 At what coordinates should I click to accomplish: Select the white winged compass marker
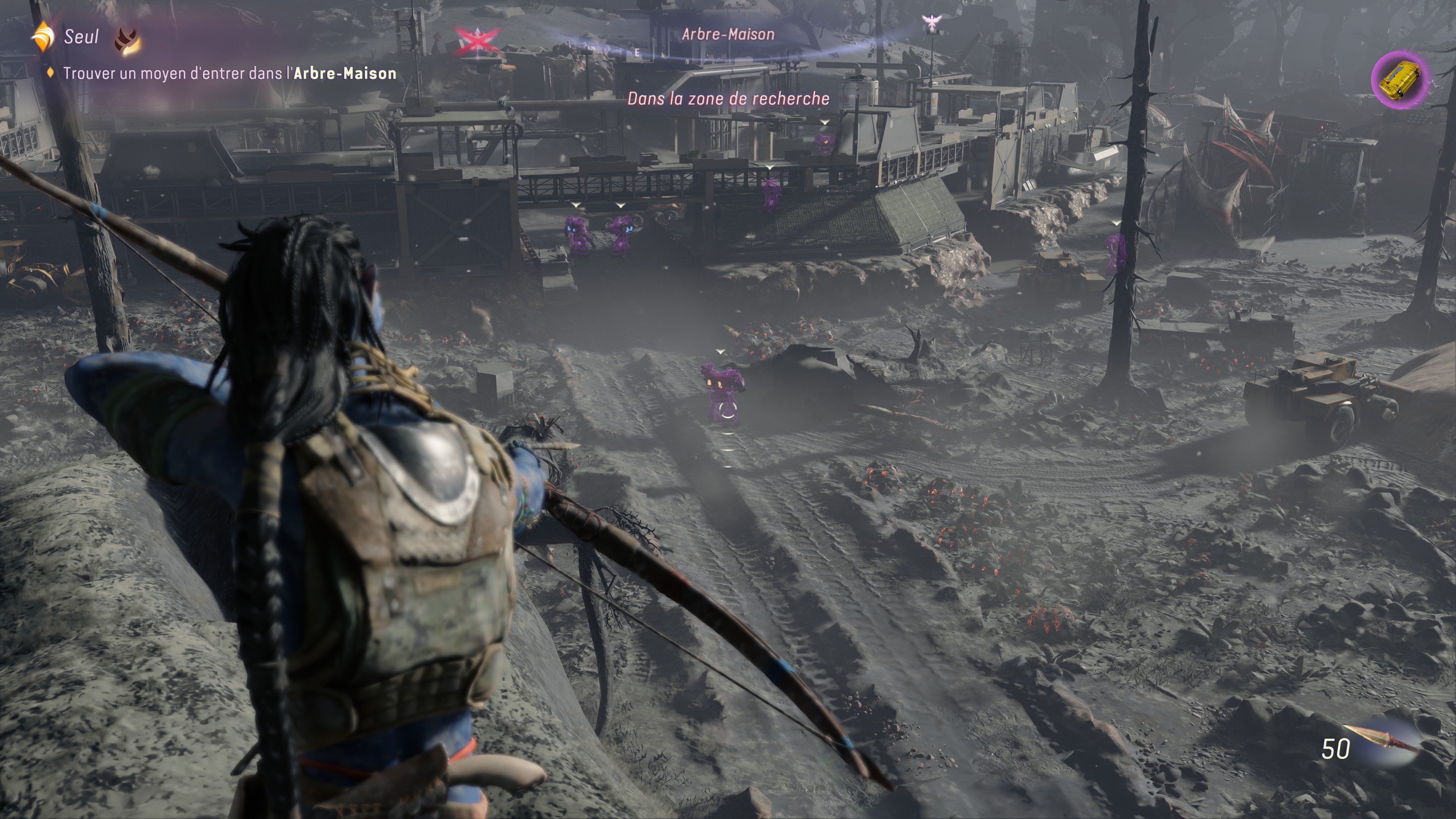coord(930,23)
